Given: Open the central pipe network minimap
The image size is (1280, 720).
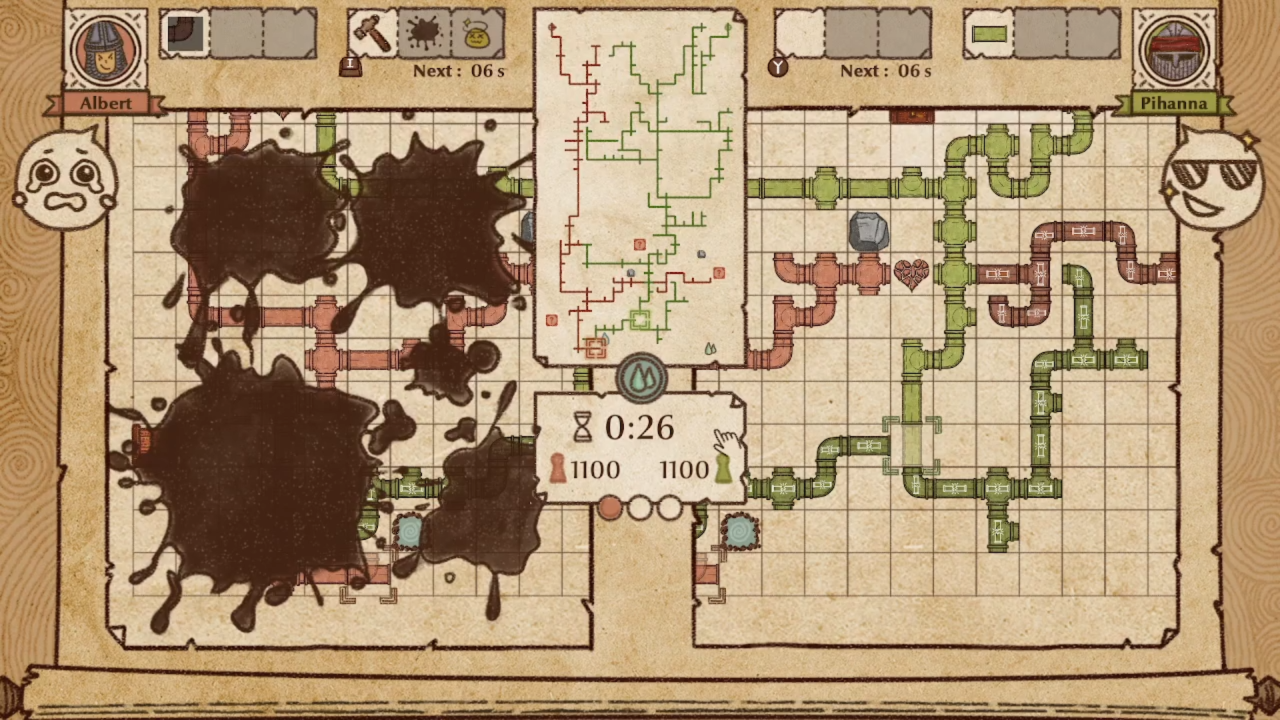Looking at the screenshot, I should (x=640, y=188).
